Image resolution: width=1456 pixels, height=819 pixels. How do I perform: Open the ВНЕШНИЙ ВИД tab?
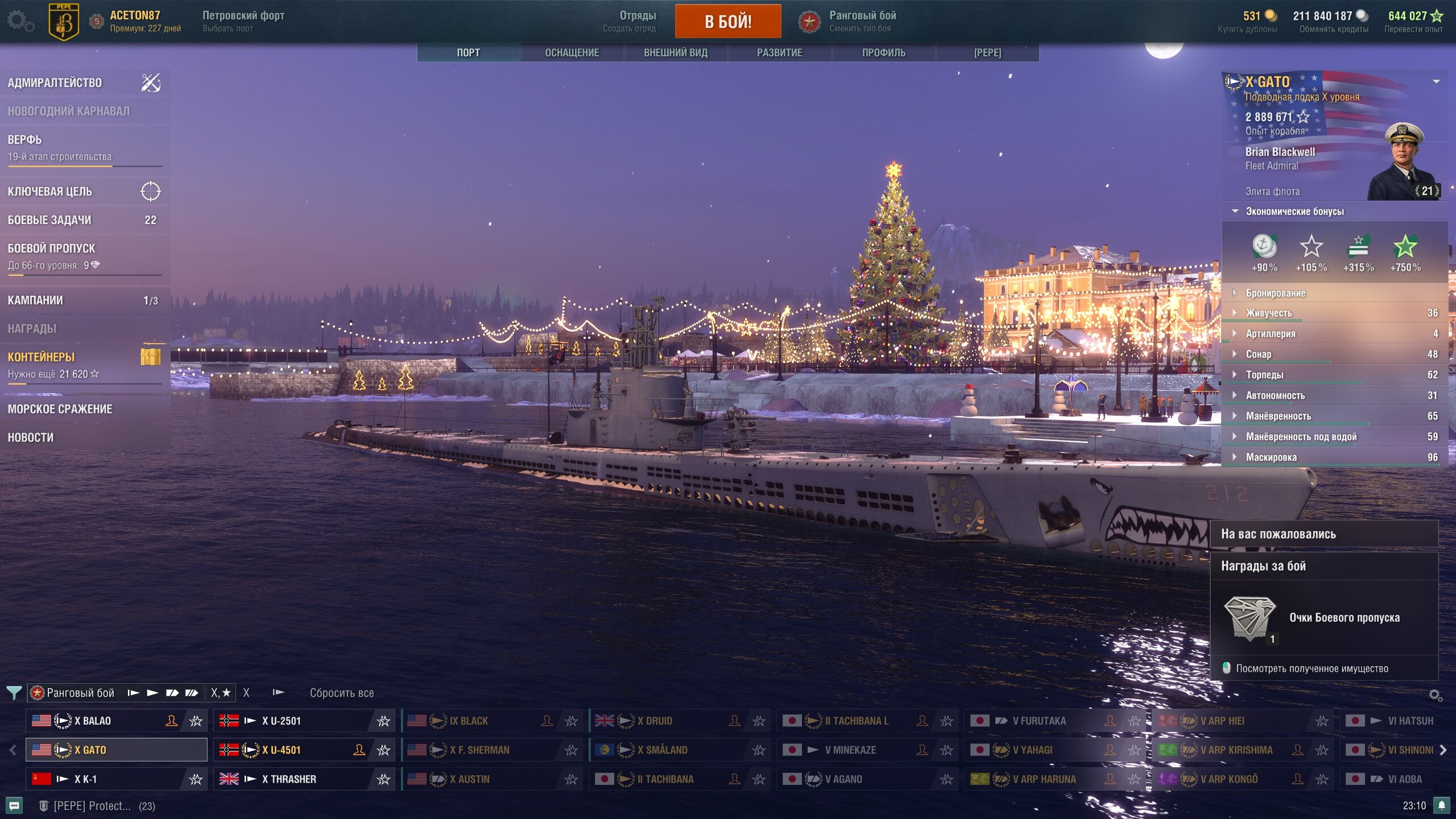[x=675, y=52]
